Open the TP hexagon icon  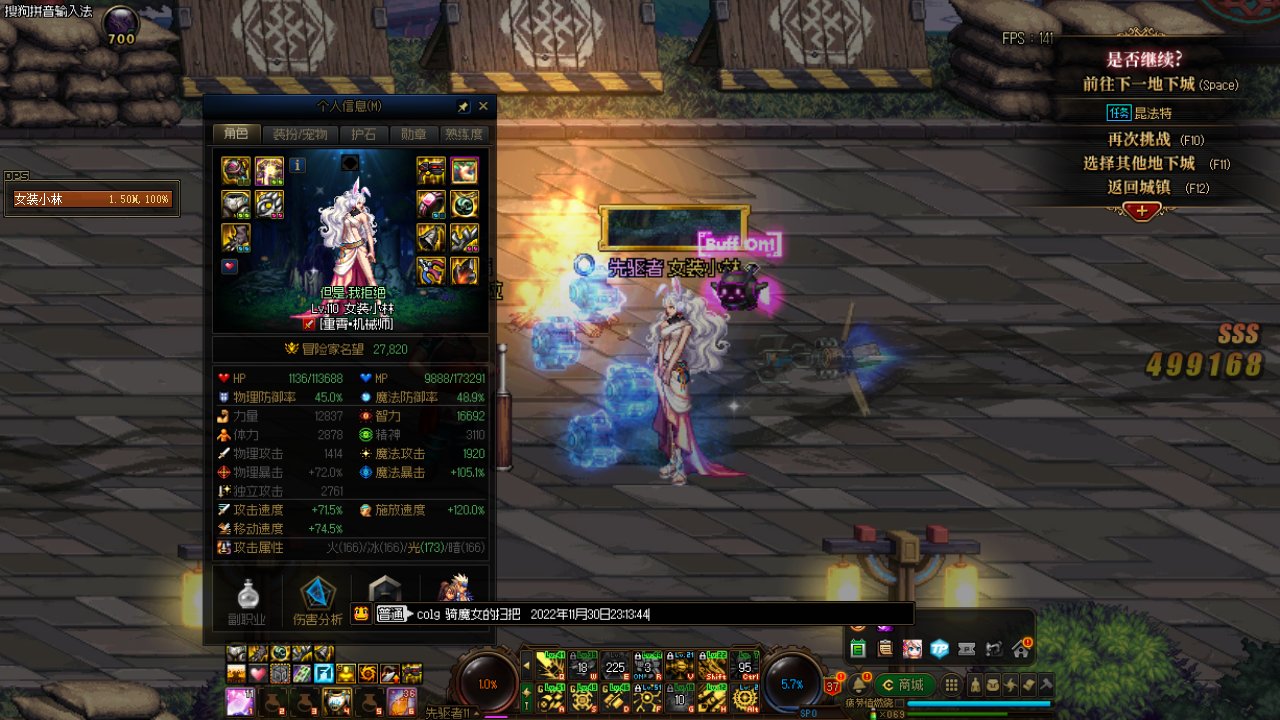(939, 649)
